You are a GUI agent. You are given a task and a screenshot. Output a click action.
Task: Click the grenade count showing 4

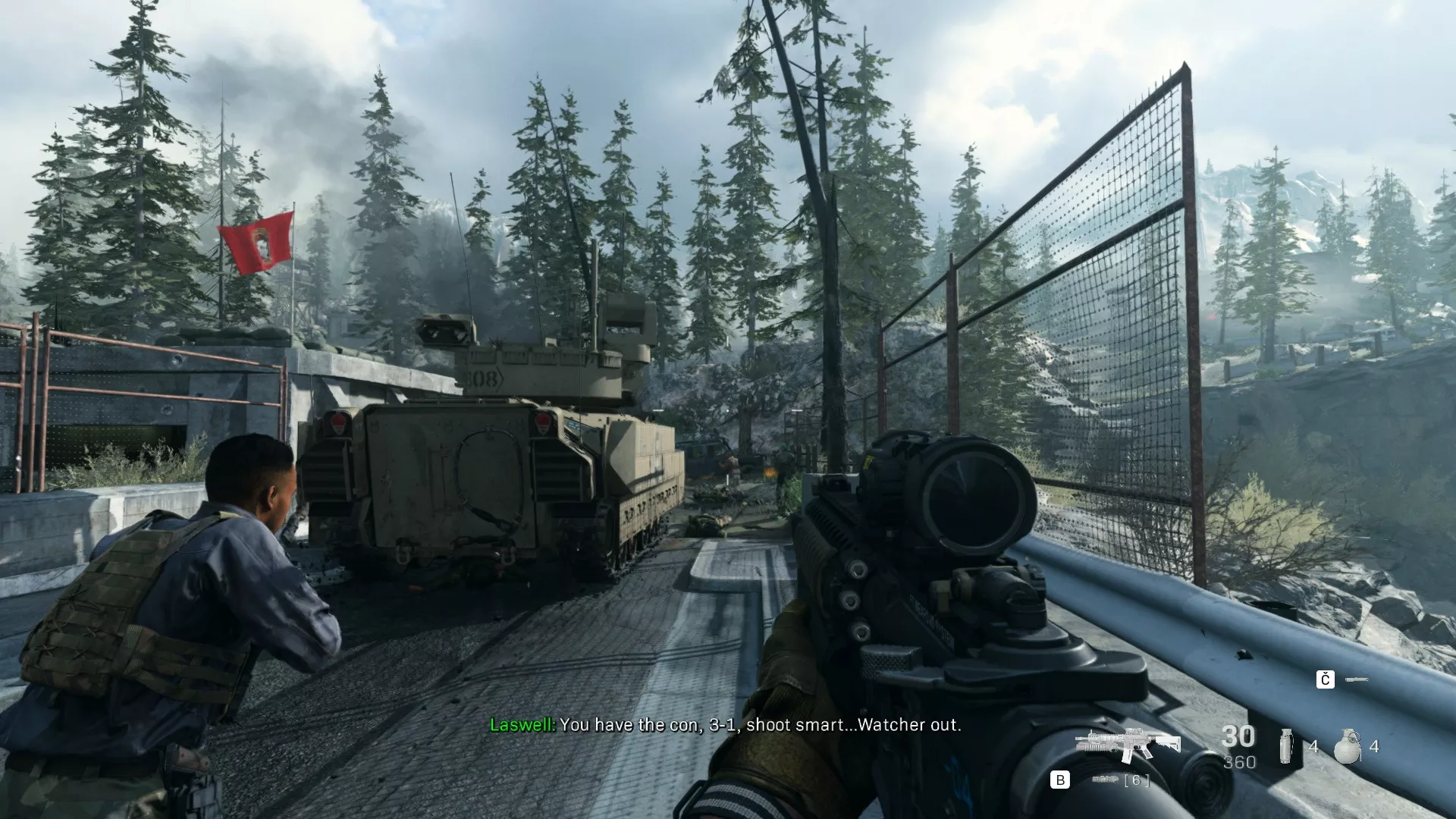[1314, 747]
